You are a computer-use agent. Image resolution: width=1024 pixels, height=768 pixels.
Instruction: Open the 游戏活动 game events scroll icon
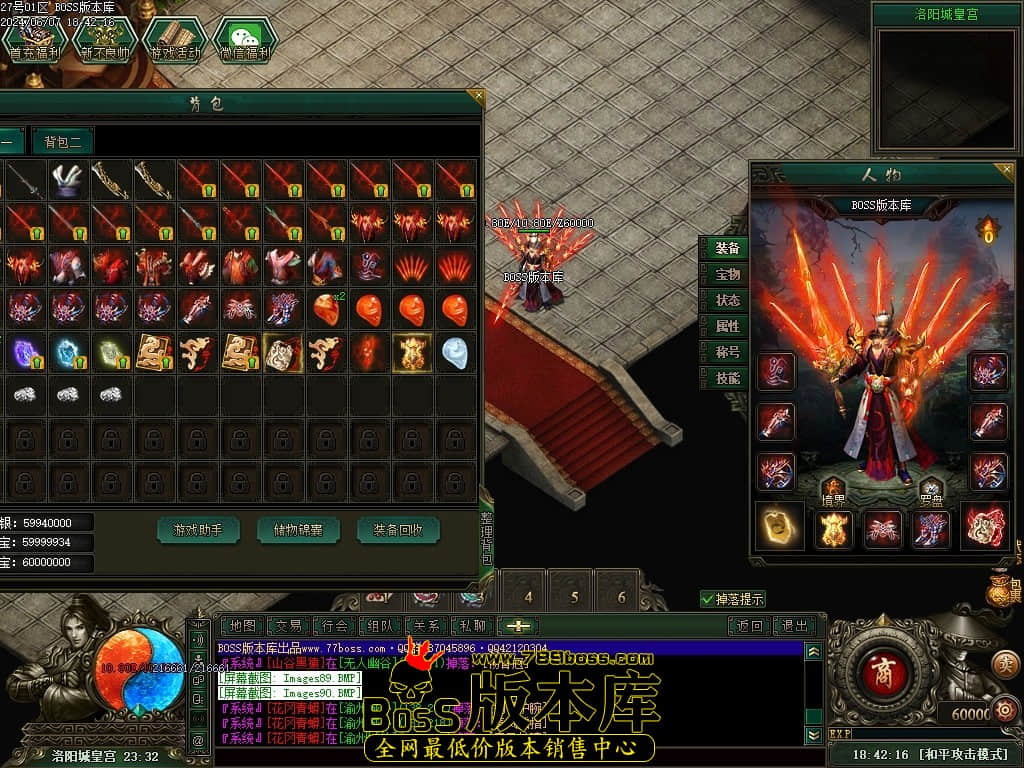(175, 40)
